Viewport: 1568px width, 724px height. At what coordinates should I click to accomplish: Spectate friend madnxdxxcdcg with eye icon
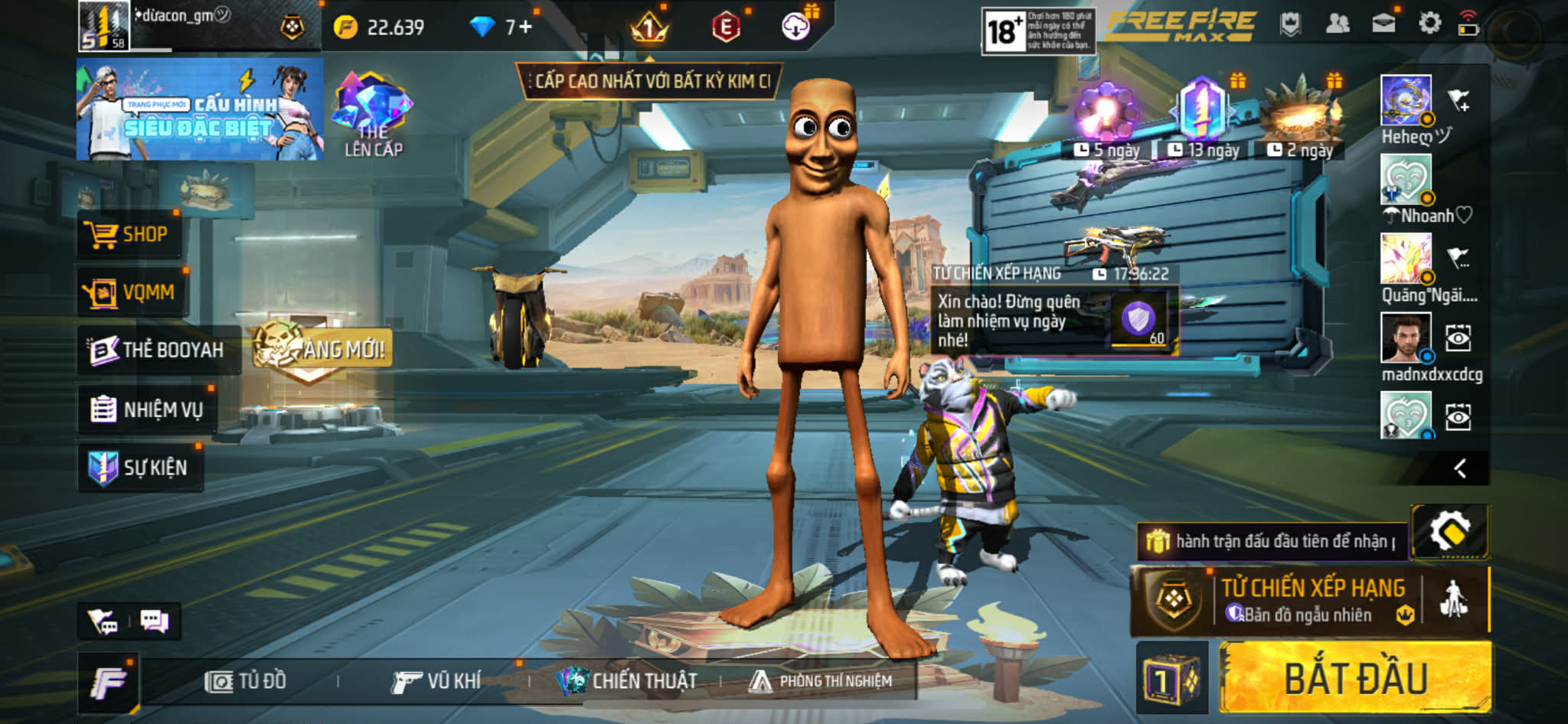point(1458,338)
